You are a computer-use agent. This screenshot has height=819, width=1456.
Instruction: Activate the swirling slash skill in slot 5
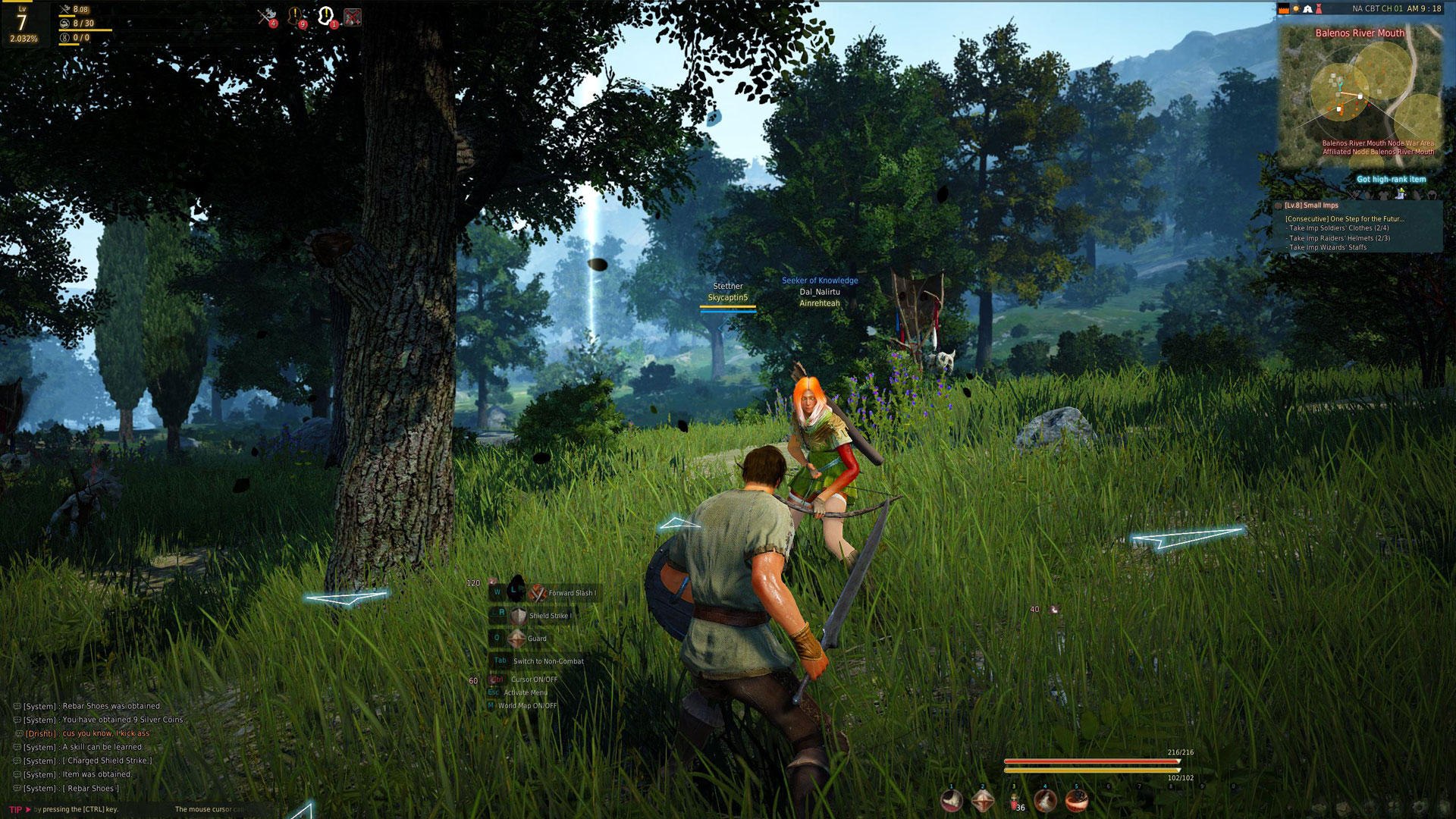(x=1076, y=800)
